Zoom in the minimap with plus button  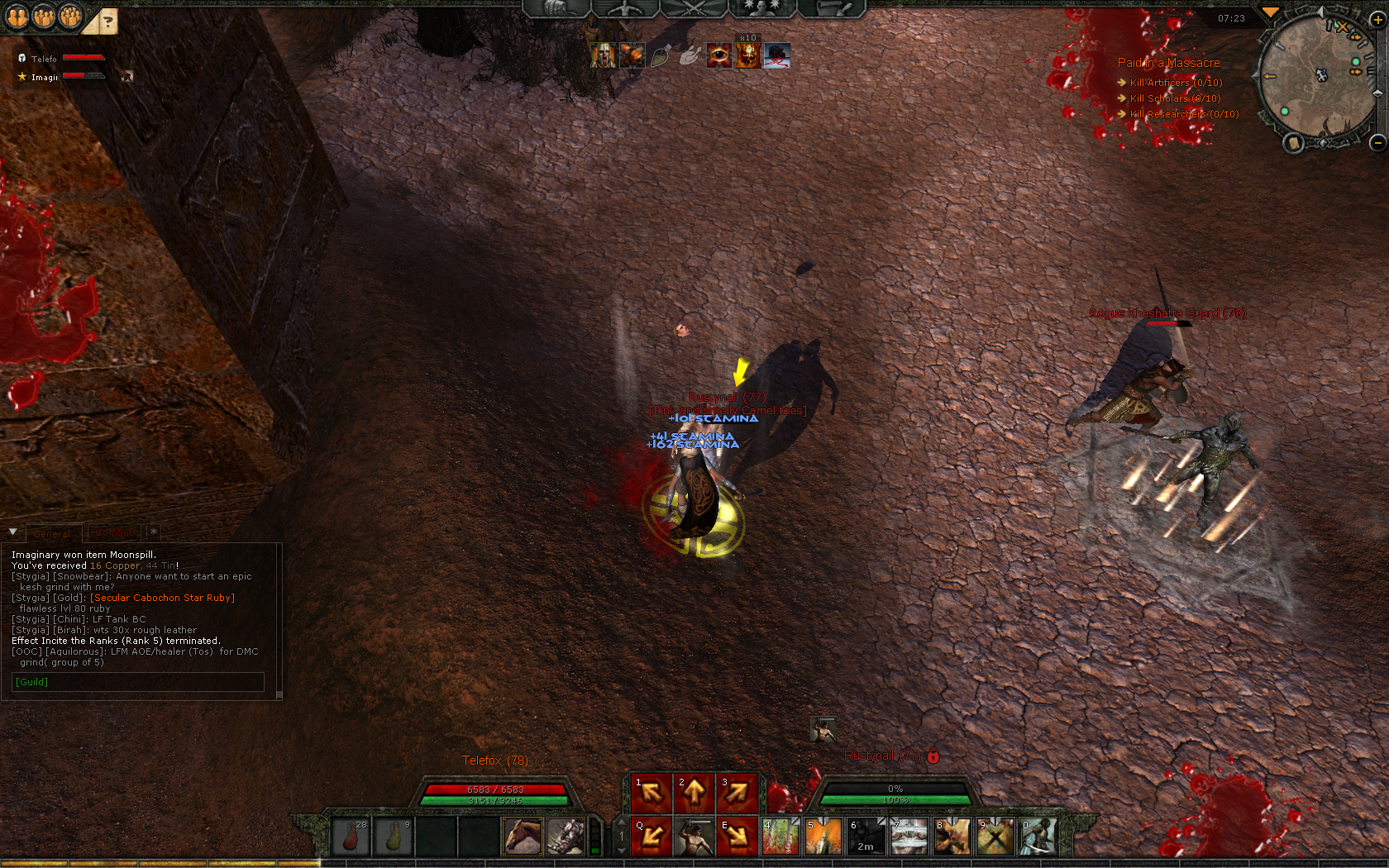1378,21
